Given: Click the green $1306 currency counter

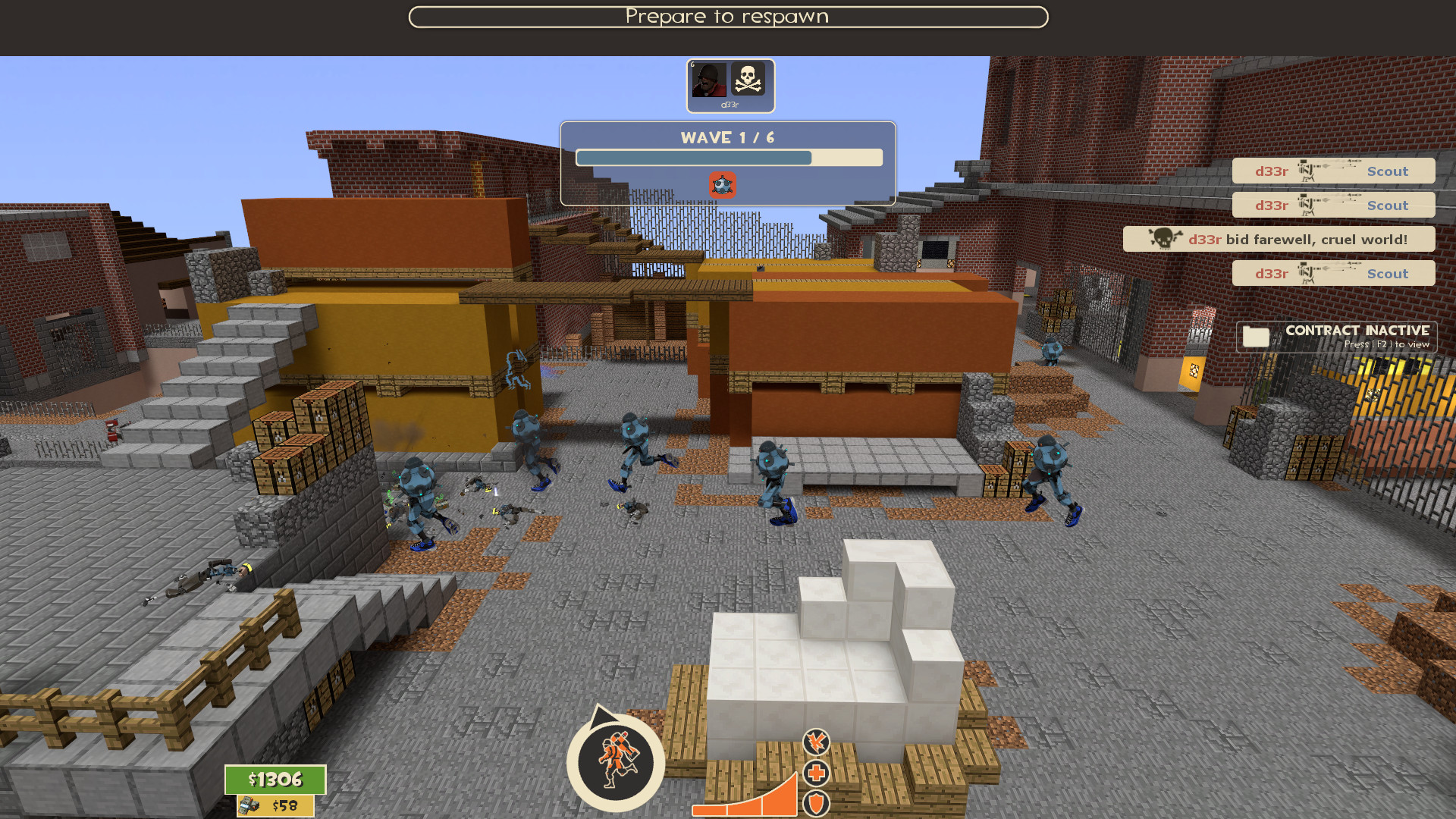Looking at the screenshot, I should tap(275, 779).
